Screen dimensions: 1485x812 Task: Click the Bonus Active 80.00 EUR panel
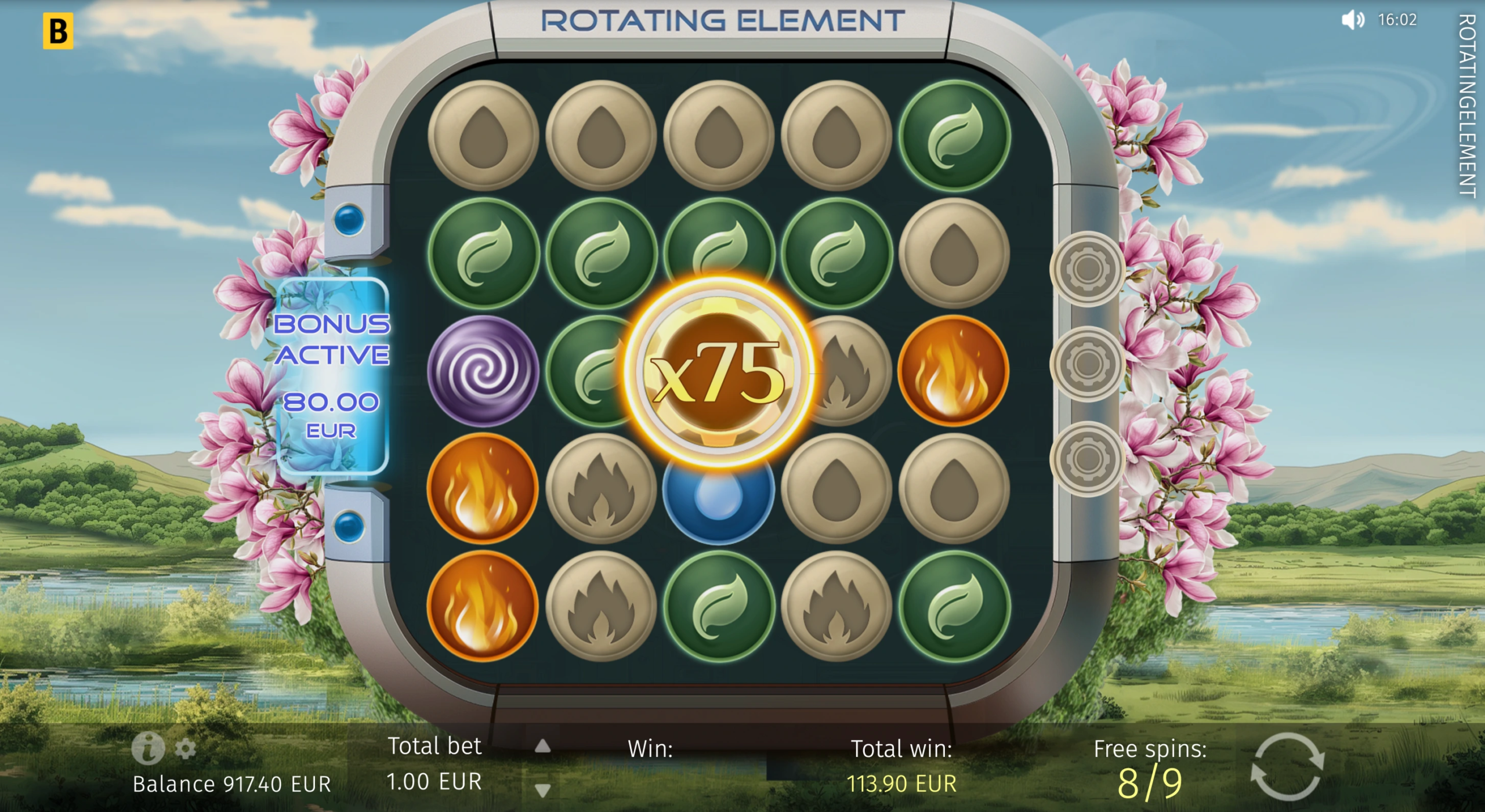(x=332, y=376)
